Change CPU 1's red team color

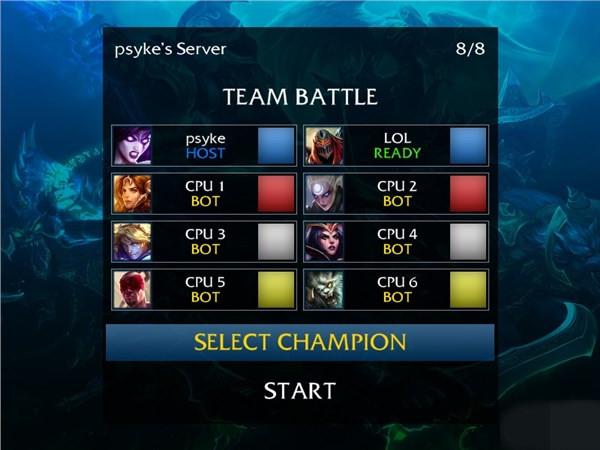coord(276,193)
